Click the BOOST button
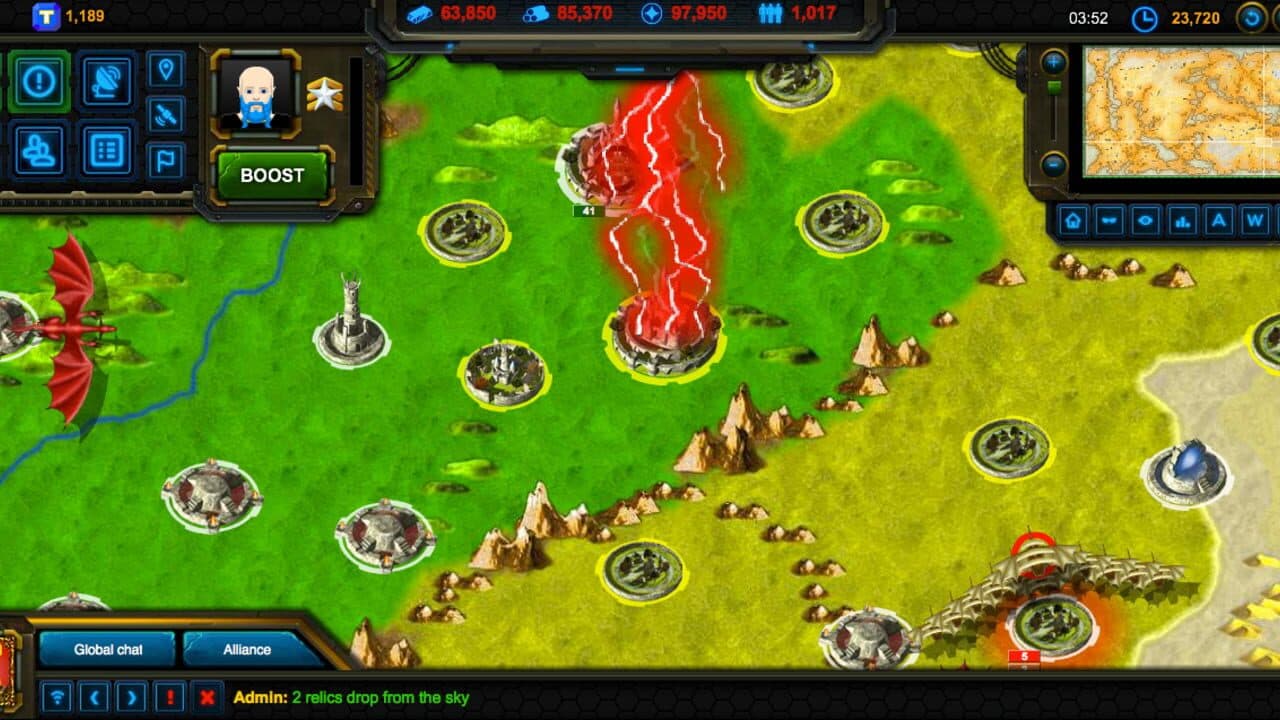The image size is (1280, 720). (270, 176)
